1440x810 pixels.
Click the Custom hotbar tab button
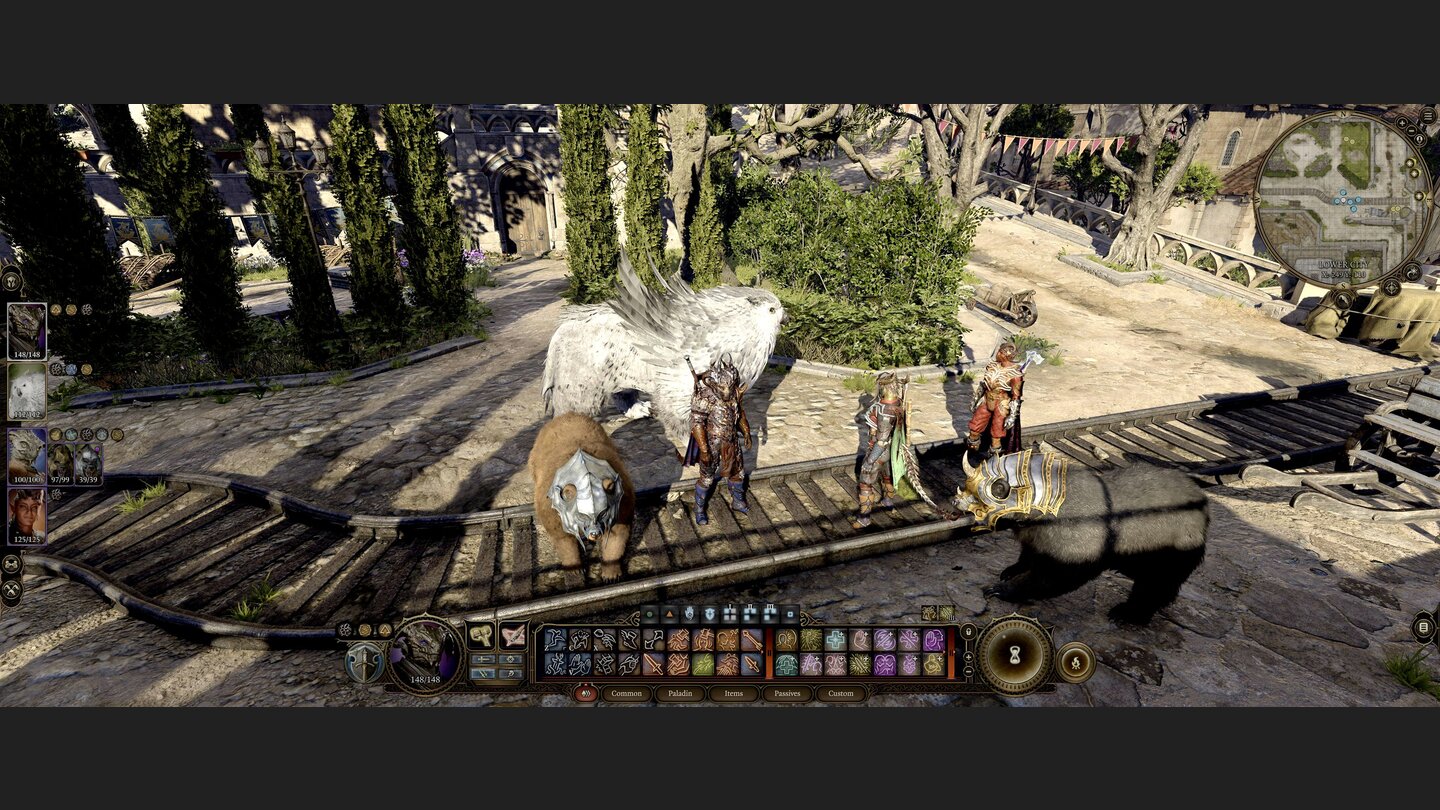(x=840, y=694)
